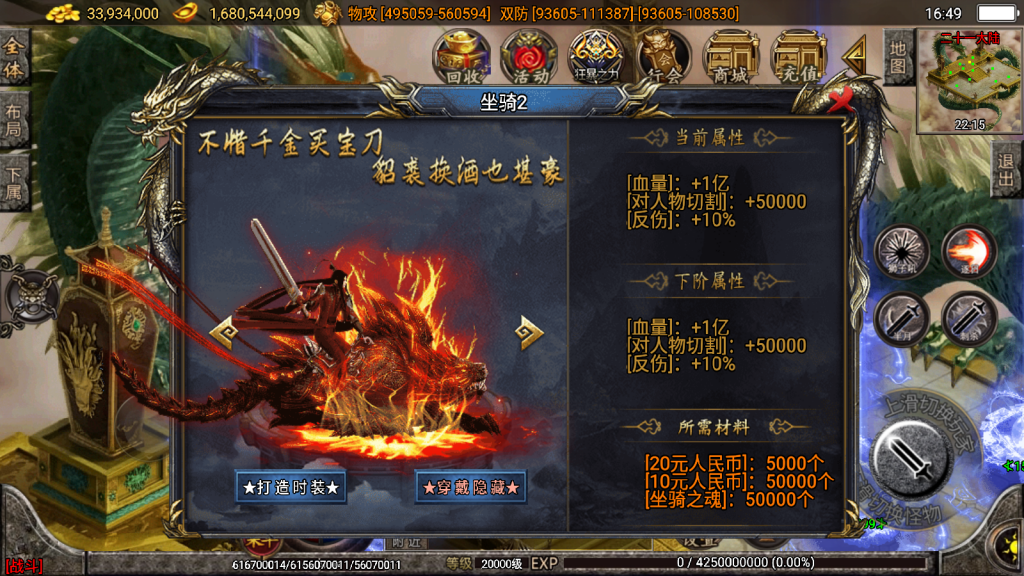Open the 回收 recycle icon

(461, 56)
